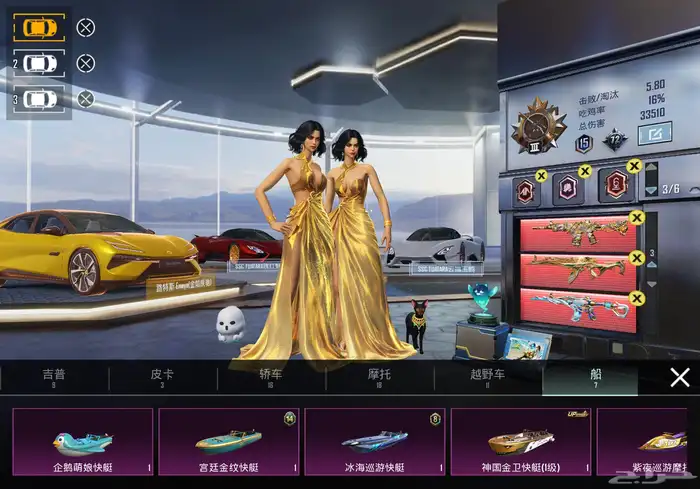Choose the 神国金卫快艇 boat card

point(521,441)
